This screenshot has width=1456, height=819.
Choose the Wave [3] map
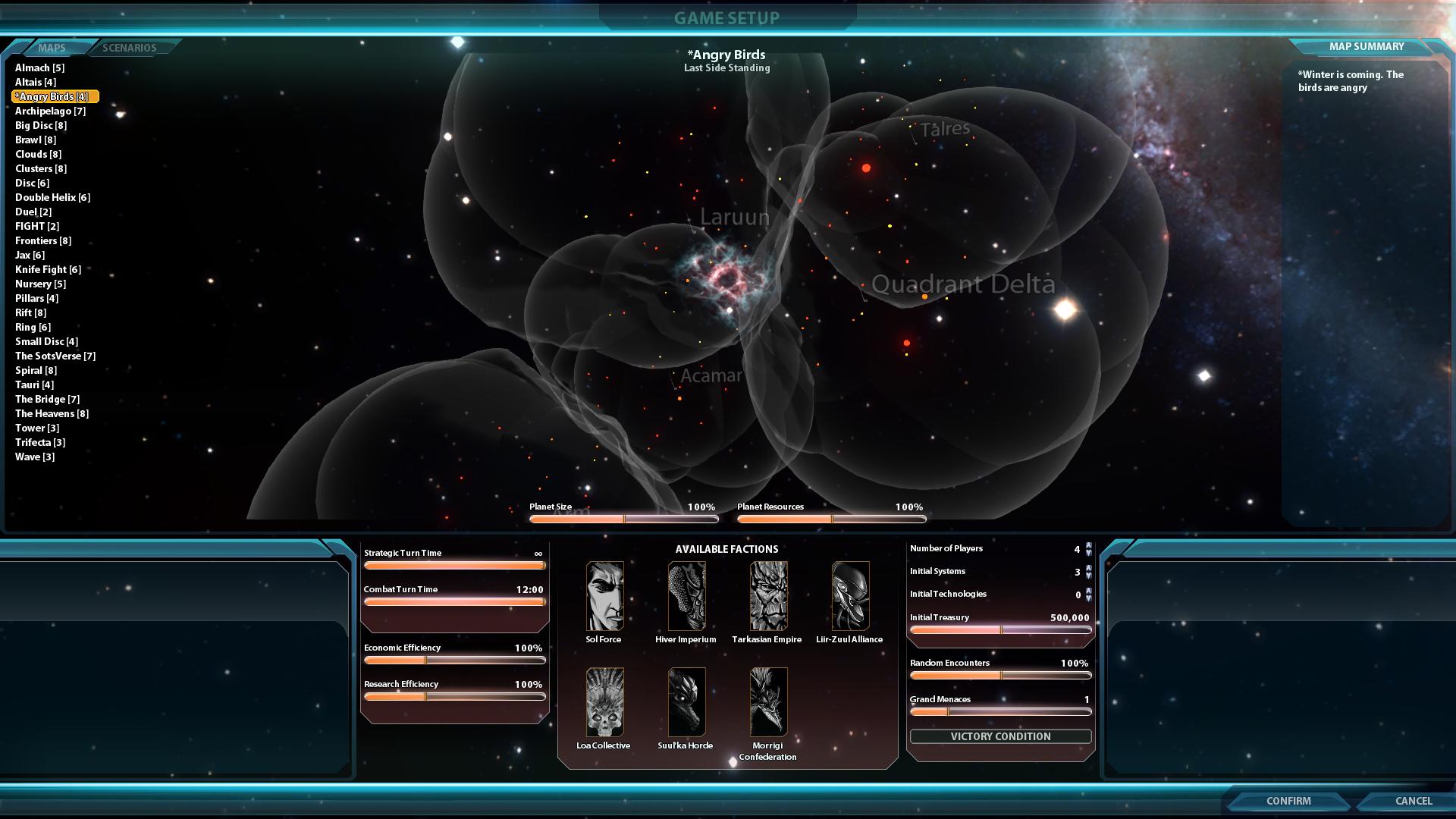point(35,457)
